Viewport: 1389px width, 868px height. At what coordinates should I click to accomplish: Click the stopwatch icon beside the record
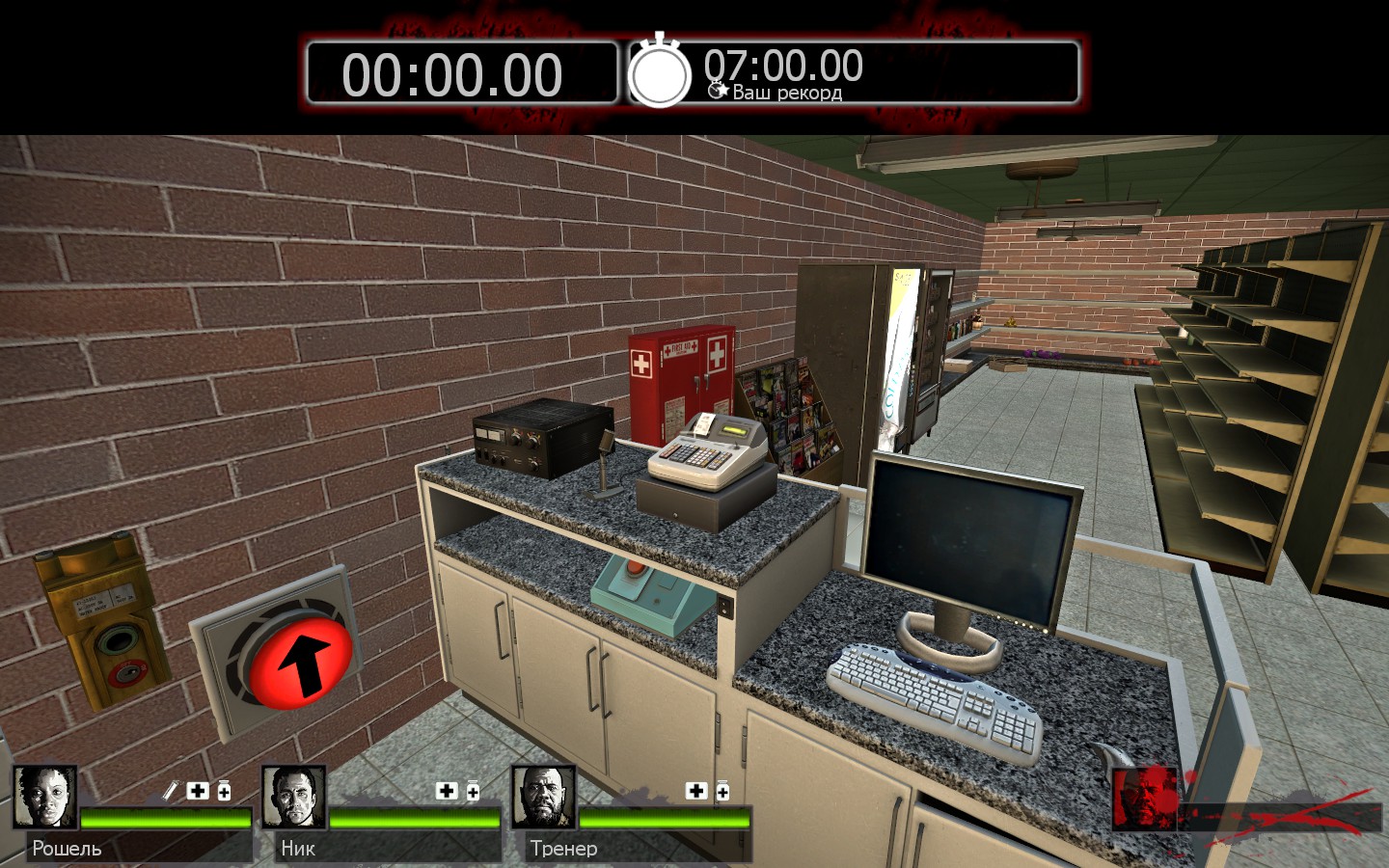point(660,73)
